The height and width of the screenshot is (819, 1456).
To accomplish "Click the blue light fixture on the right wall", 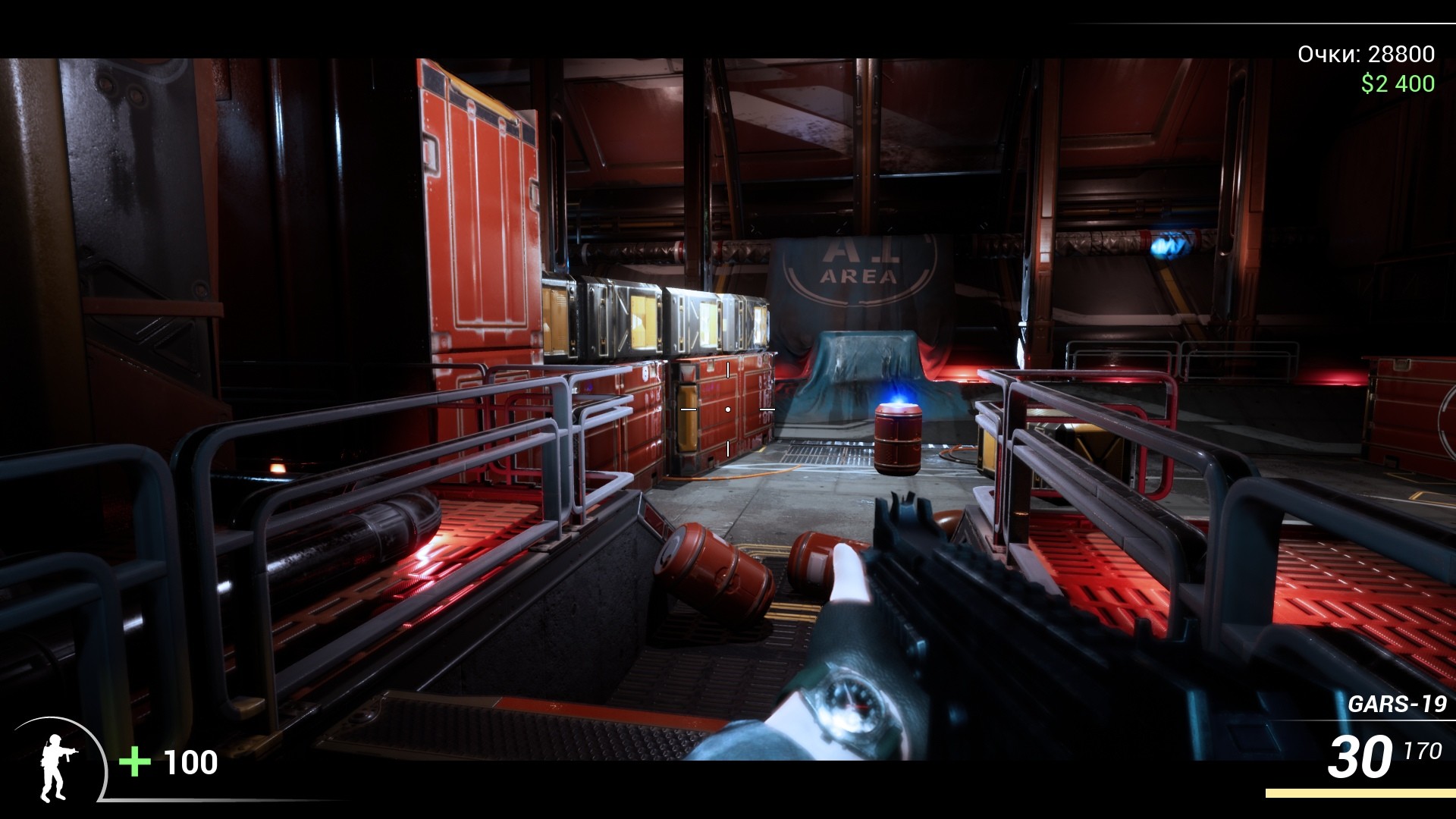I will click(x=1168, y=243).
